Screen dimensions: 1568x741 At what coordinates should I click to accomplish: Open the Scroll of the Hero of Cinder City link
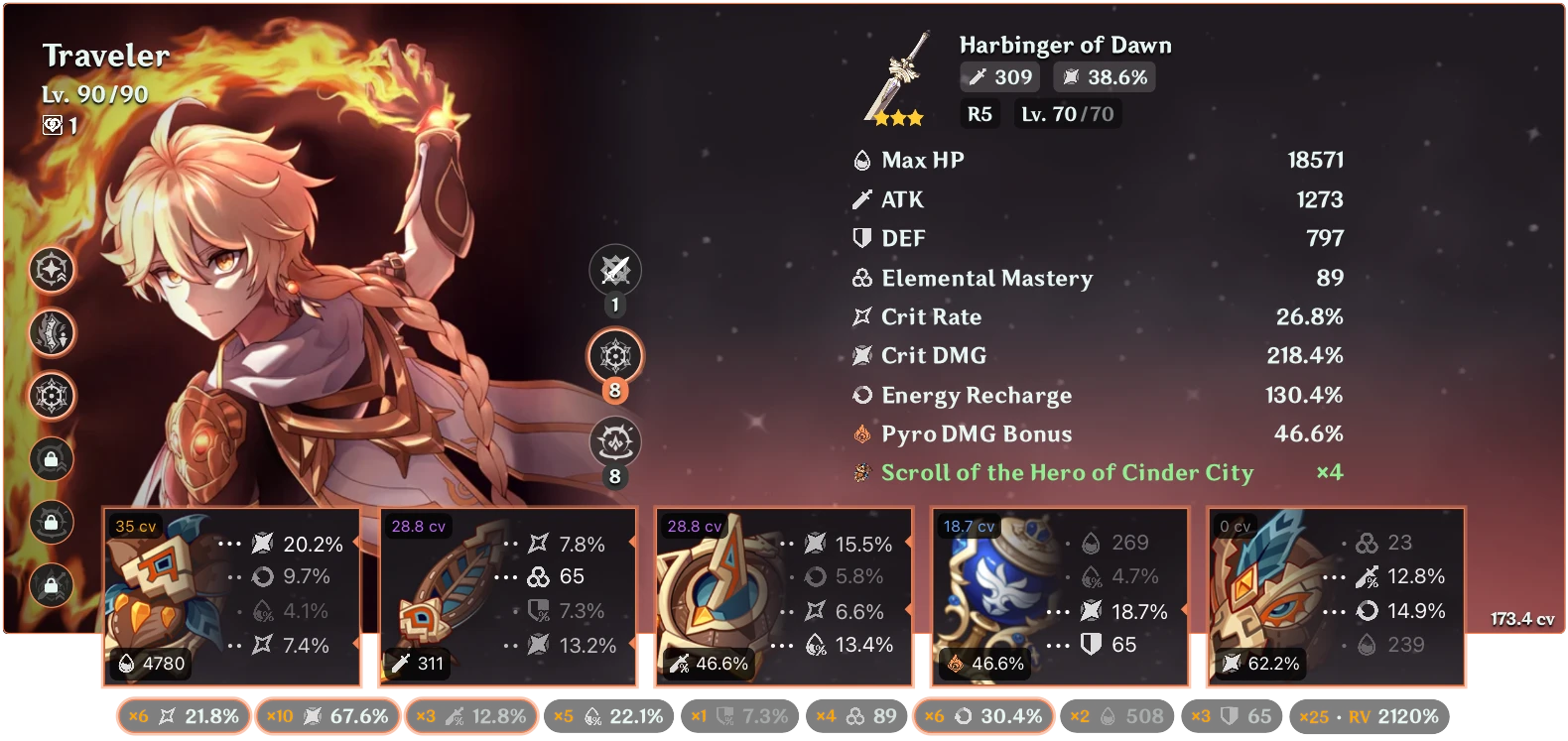[x=1066, y=473]
